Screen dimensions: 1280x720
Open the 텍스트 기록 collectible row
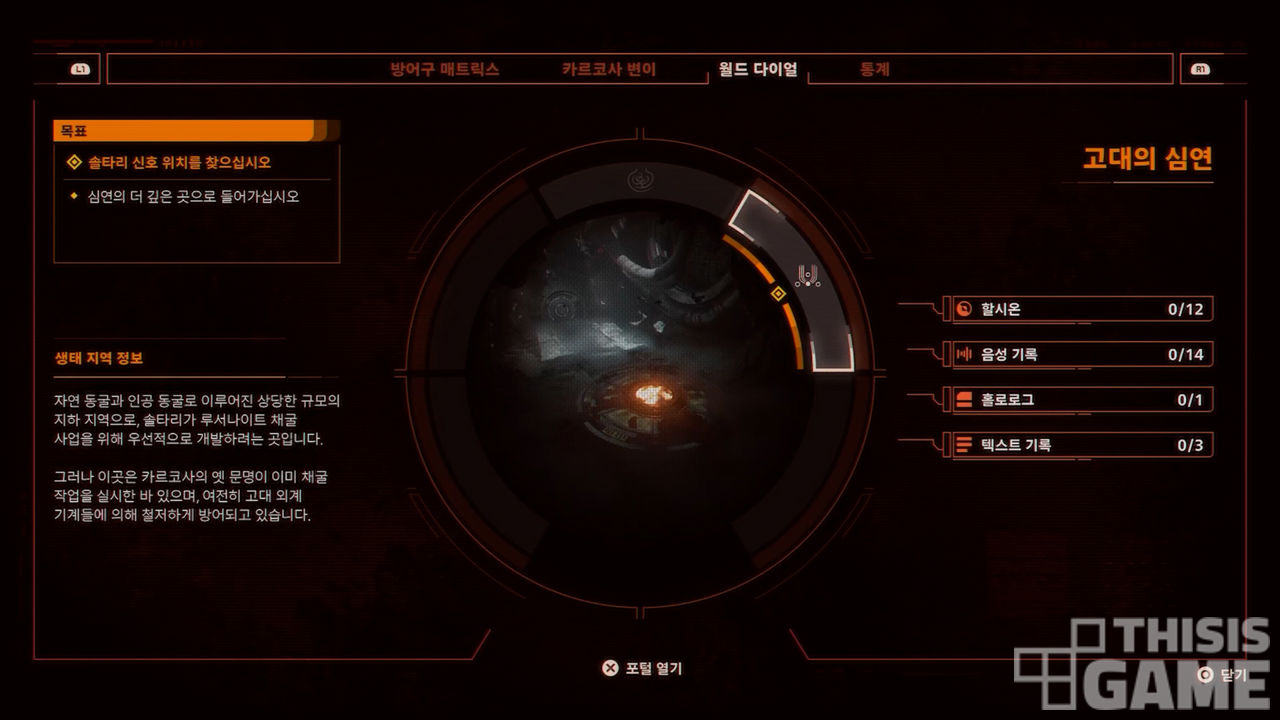1079,445
